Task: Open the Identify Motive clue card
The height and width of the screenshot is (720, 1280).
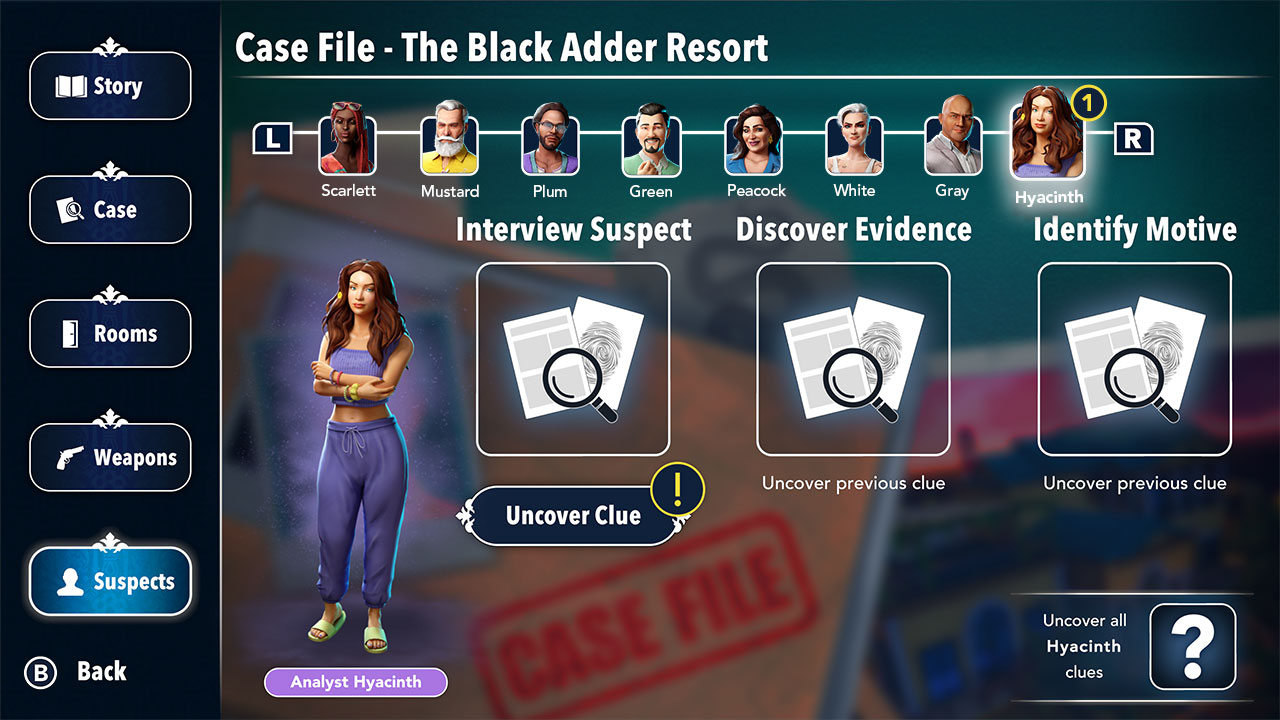Action: [x=1135, y=357]
